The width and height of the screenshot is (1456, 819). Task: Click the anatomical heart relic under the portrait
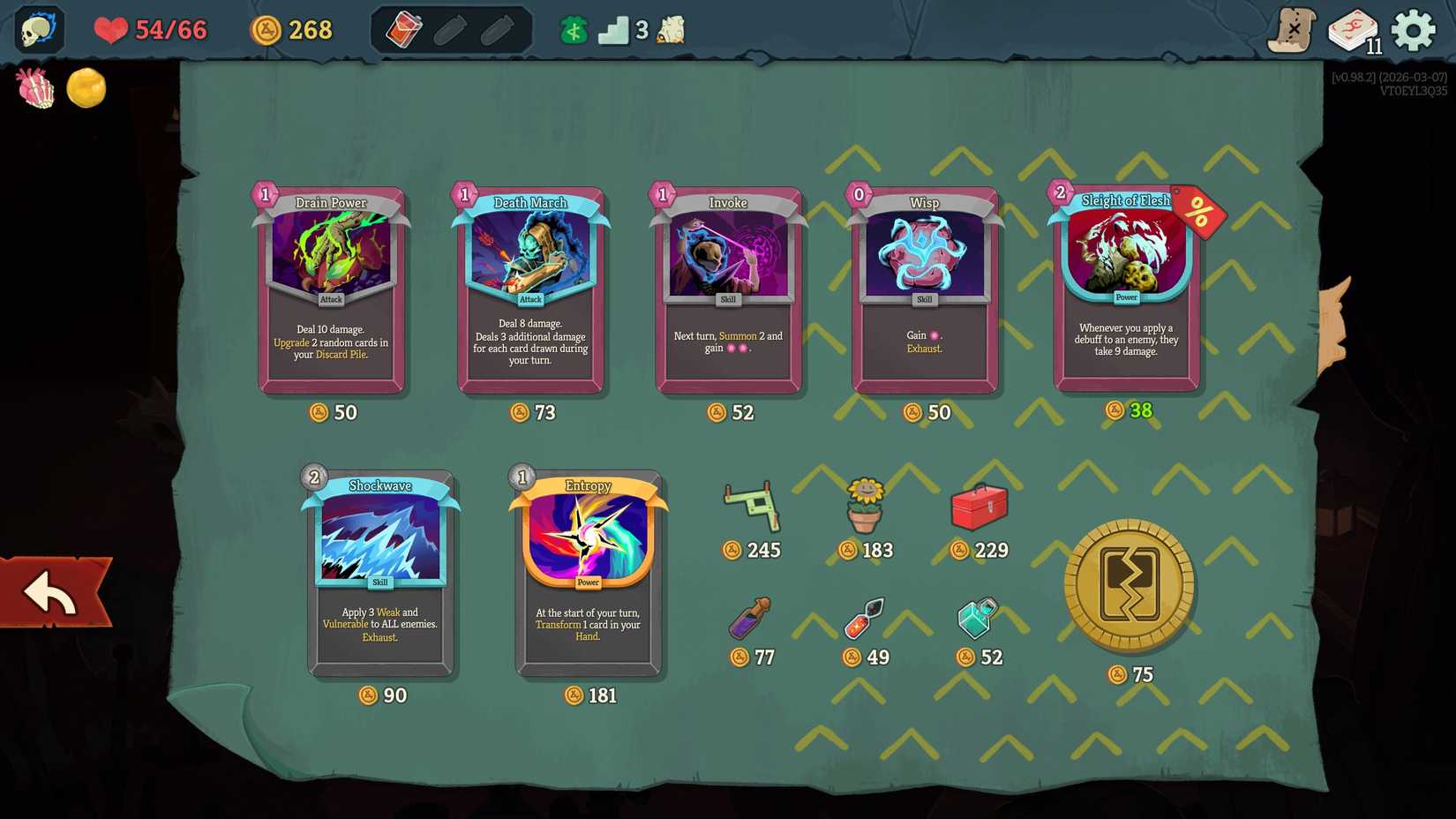(35, 88)
